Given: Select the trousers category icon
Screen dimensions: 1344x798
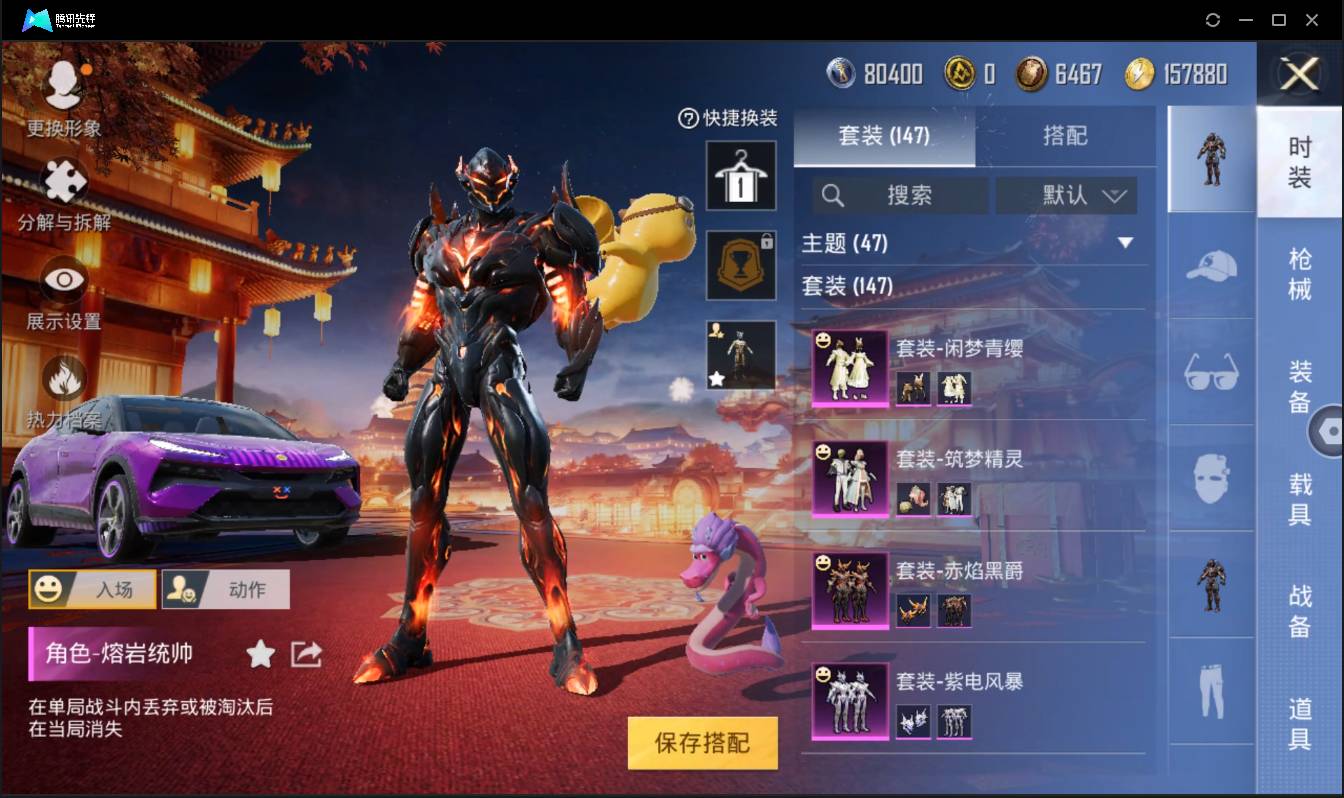Looking at the screenshot, I should (x=1210, y=690).
